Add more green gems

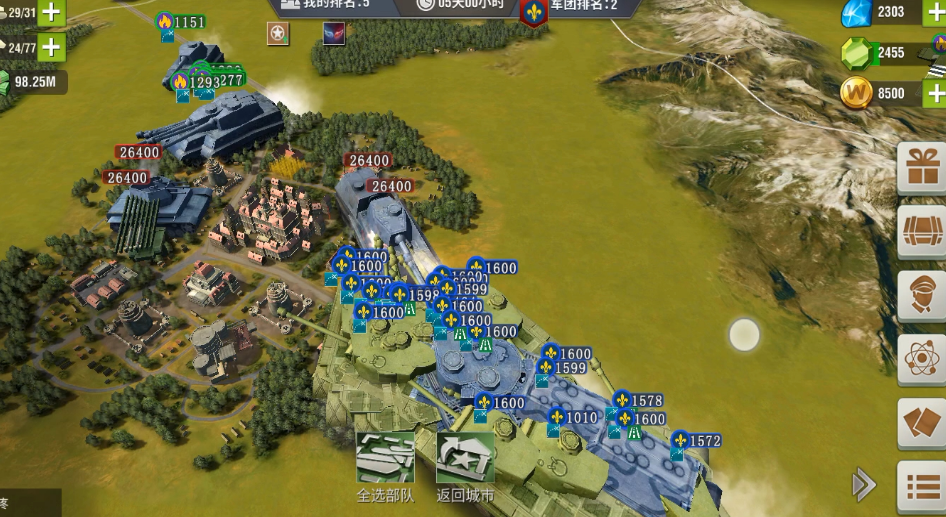(x=934, y=52)
